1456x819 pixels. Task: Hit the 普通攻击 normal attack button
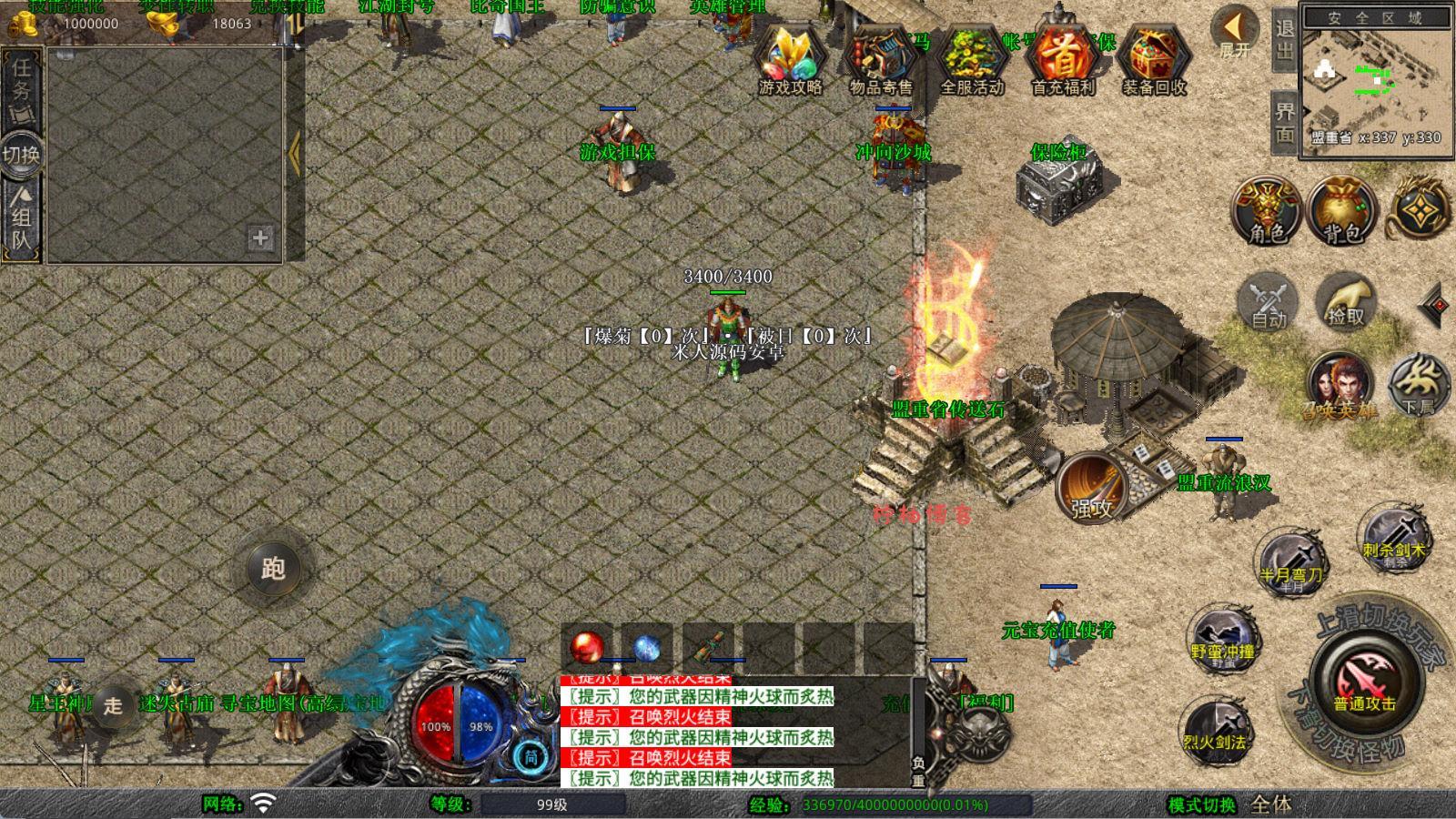(1363, 682)
